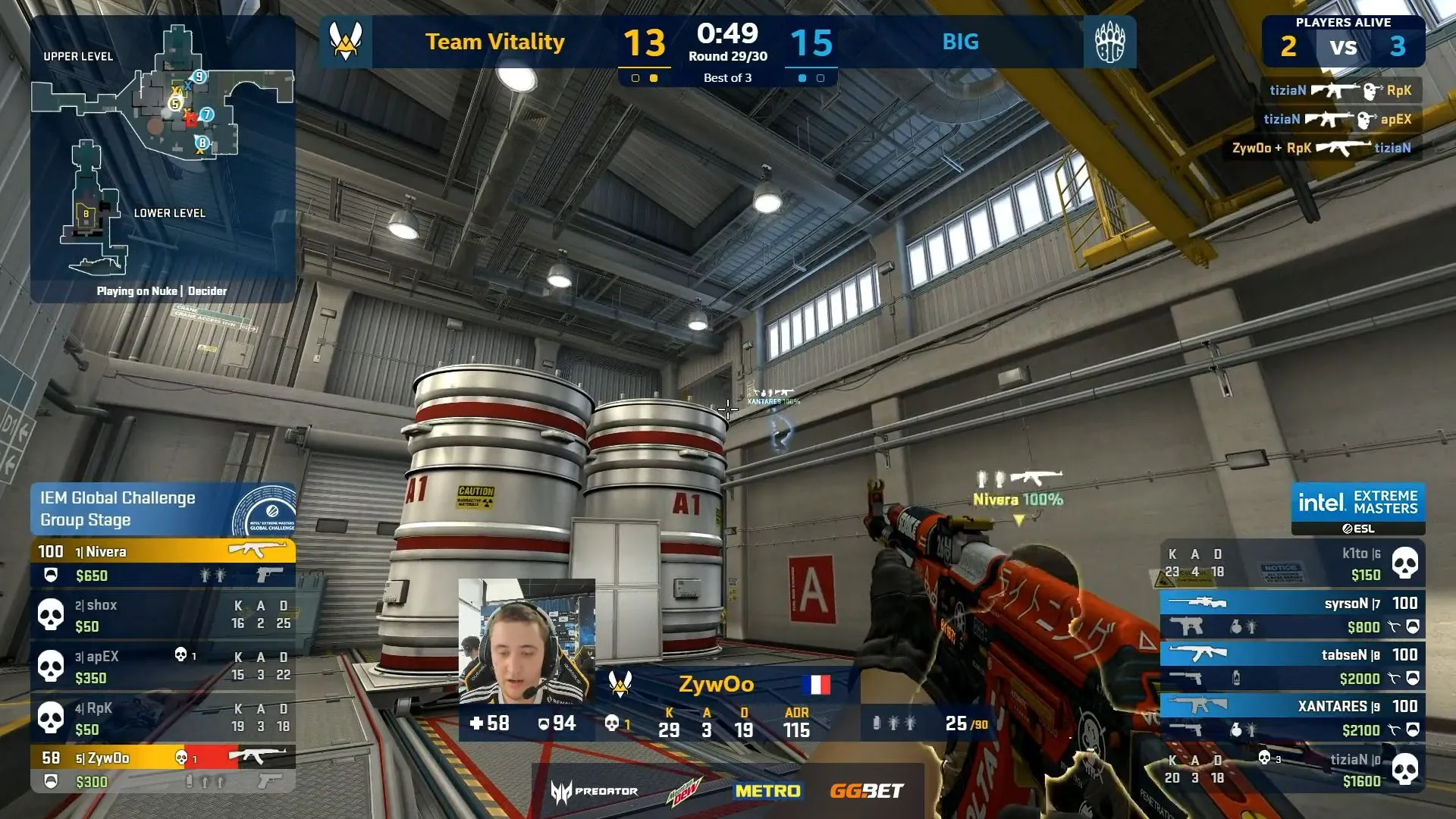Viewport: 1456px width, 819px height.
Task: Click the BIG team paw logo
Action: tap(1109, 42)
